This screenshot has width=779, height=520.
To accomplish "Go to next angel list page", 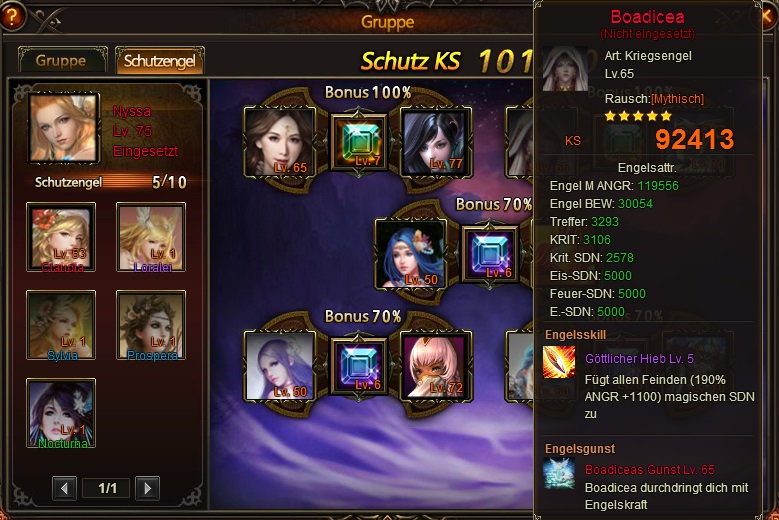I will tap(147, 488).
